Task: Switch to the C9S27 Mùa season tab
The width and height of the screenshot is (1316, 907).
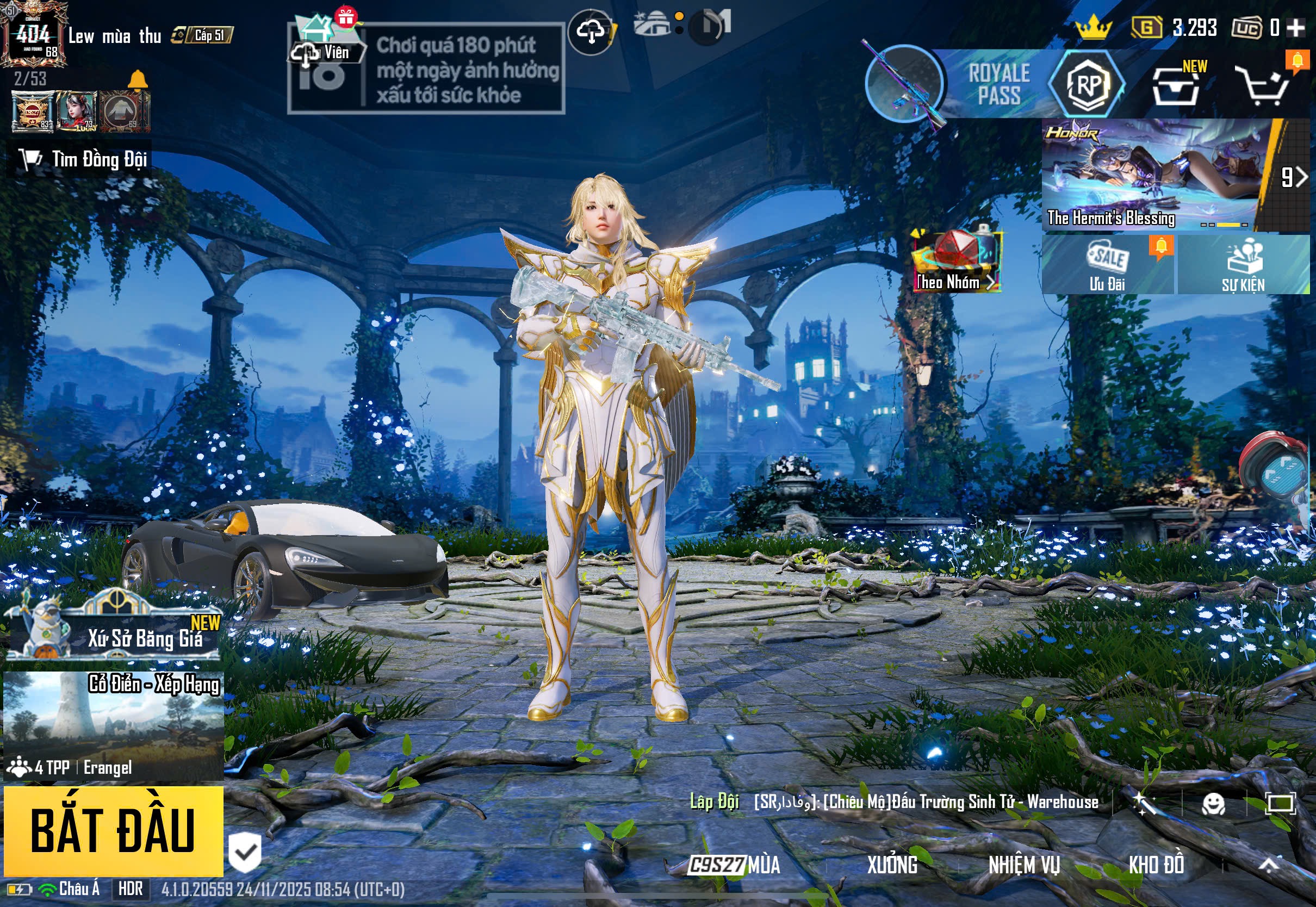Action: point(734,866)
